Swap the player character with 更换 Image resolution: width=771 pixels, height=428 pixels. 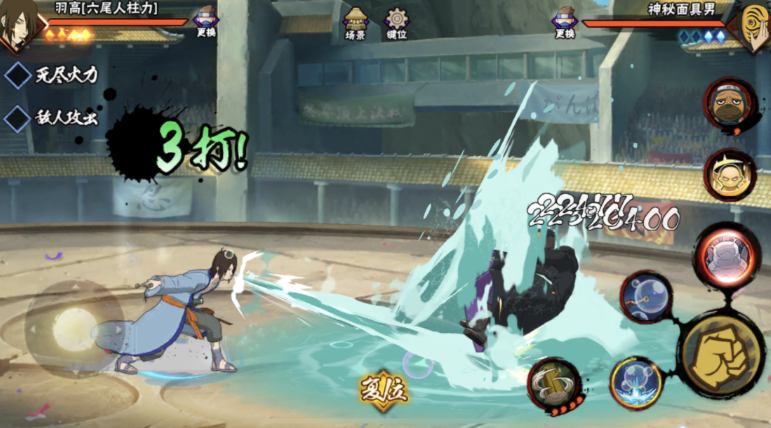pyautogui.click(x=207, y=22)
